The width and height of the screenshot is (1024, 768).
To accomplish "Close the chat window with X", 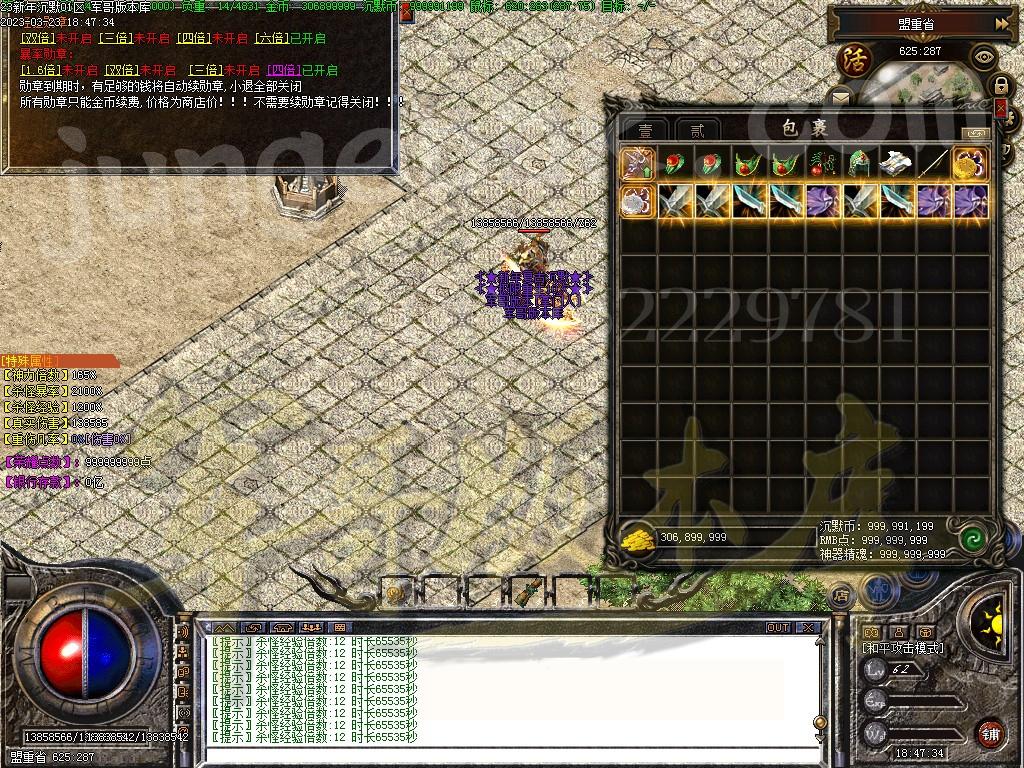I will pos(808,628).
